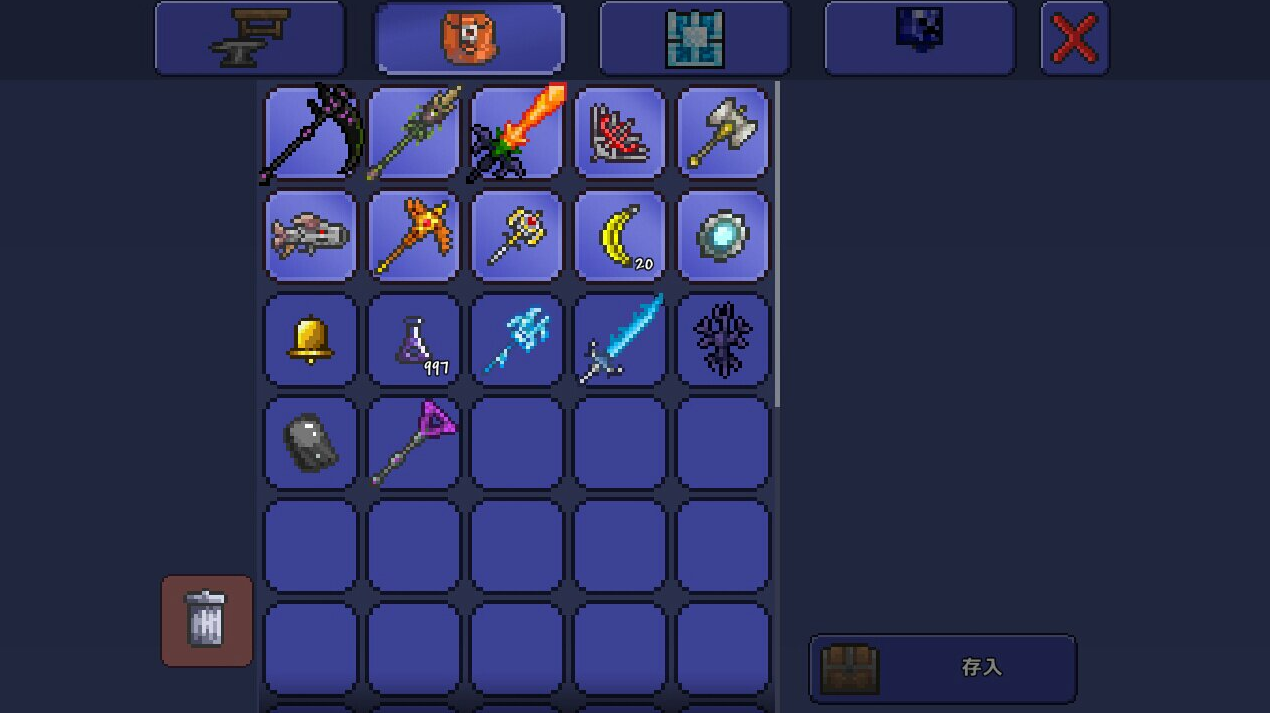Select the black scythe slot
Image resolution: width=1270 pixels, height=713 pixels.
tap(310, 133)
